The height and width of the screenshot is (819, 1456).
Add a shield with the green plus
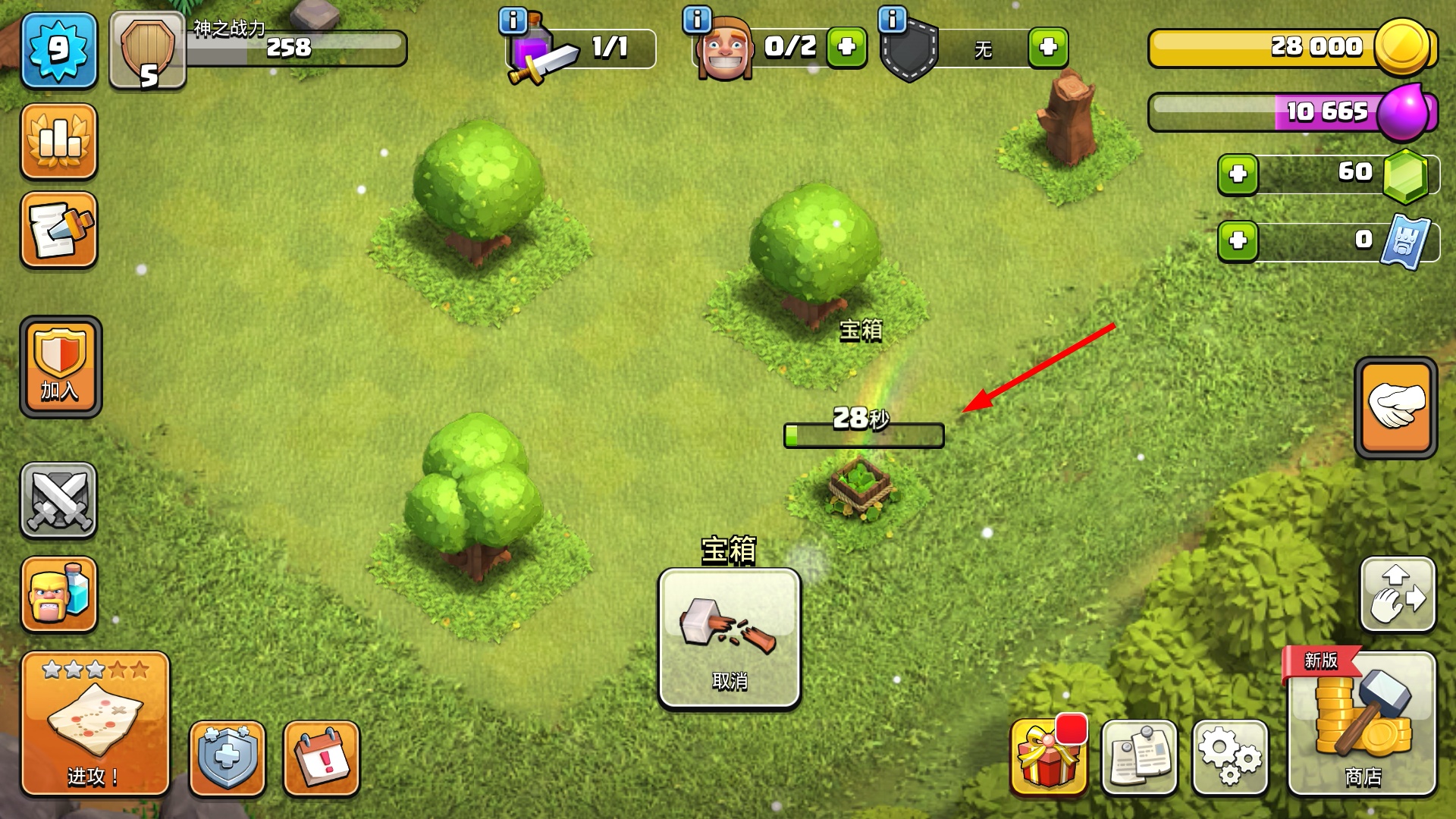[x=1048, y=48]
